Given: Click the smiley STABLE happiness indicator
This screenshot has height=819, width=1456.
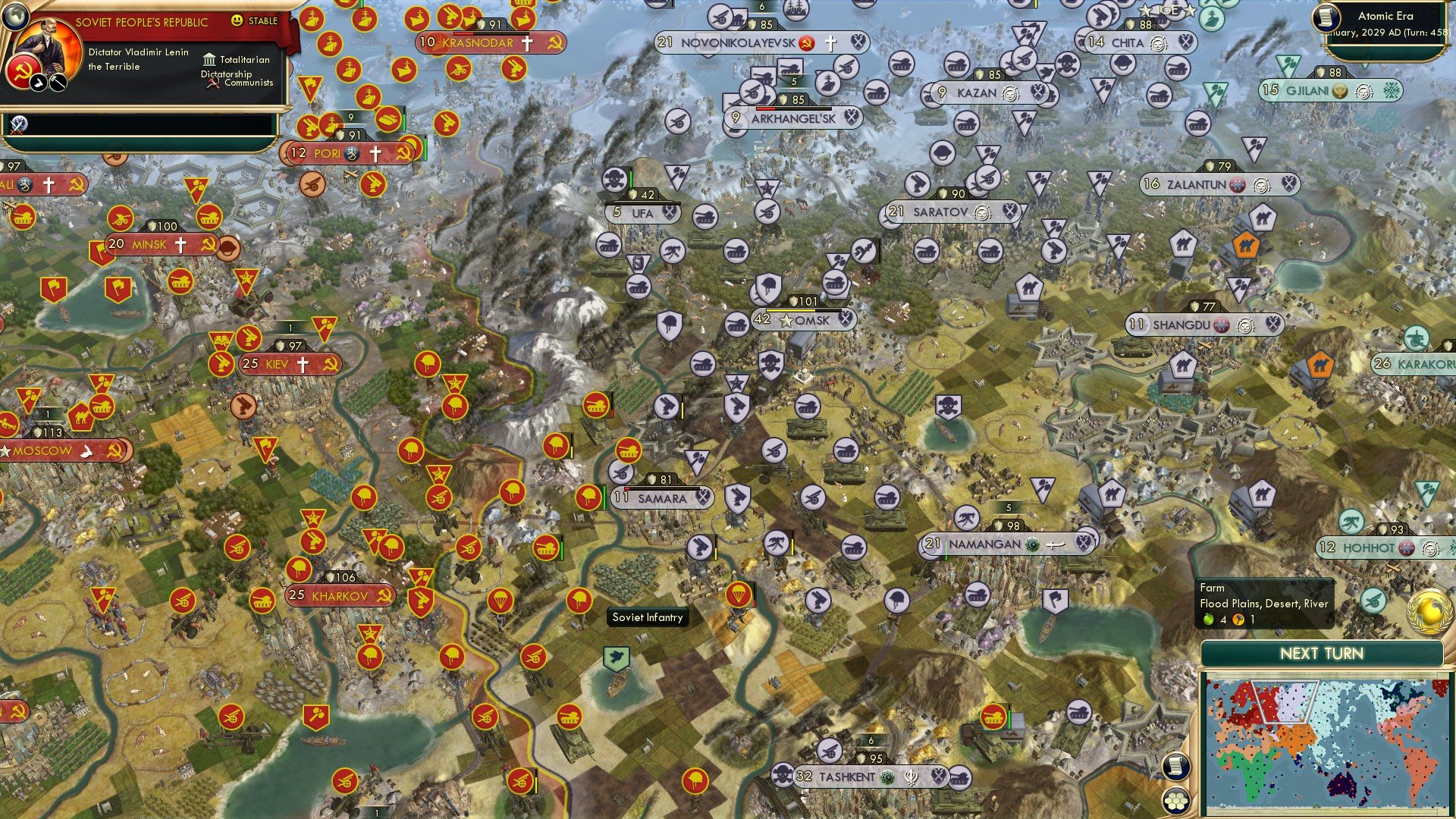Looking at the screenshot, I should point(237,22).
